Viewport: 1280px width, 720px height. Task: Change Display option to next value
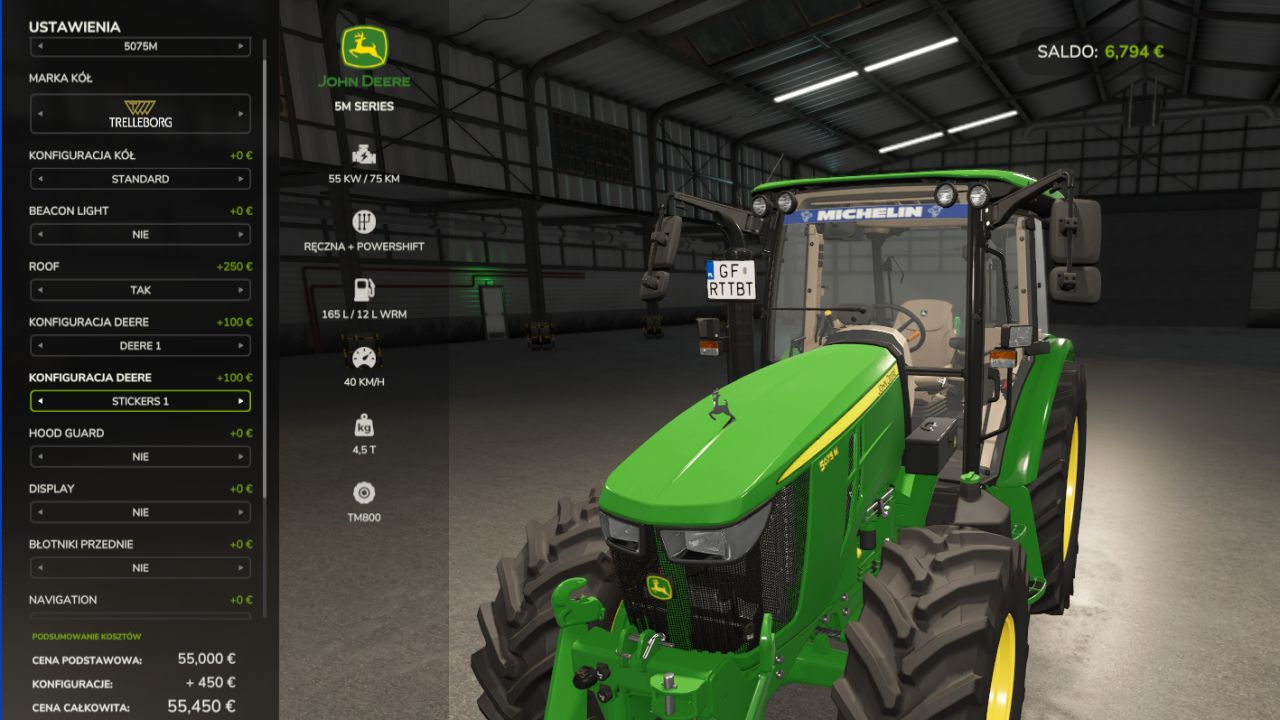click(x=241, y=512)
